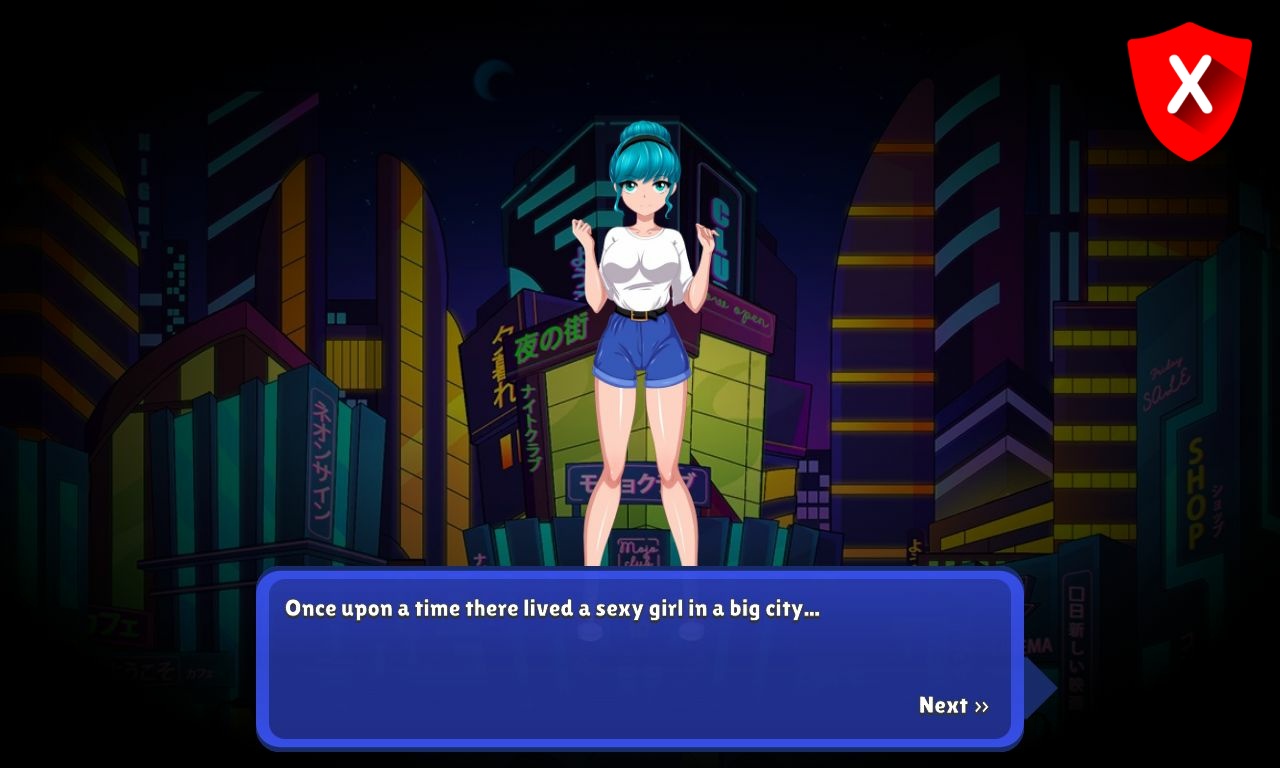Advance the dialogue with Next
The height and width of the screenshot is (768, 1280).
pos(953,706)
